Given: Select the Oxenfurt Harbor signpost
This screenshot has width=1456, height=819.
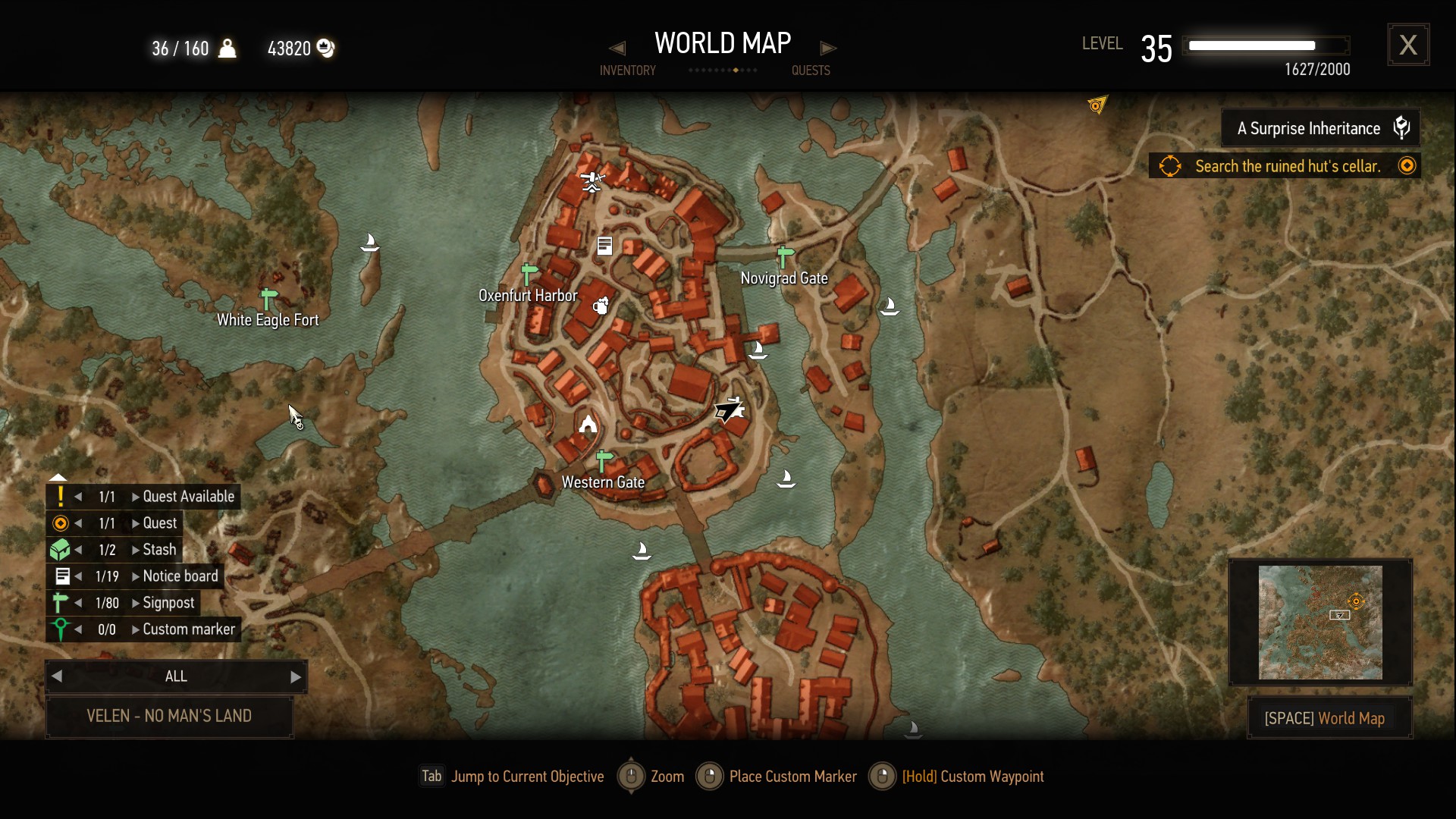Looking at the screenshot, I should [529, 274].
